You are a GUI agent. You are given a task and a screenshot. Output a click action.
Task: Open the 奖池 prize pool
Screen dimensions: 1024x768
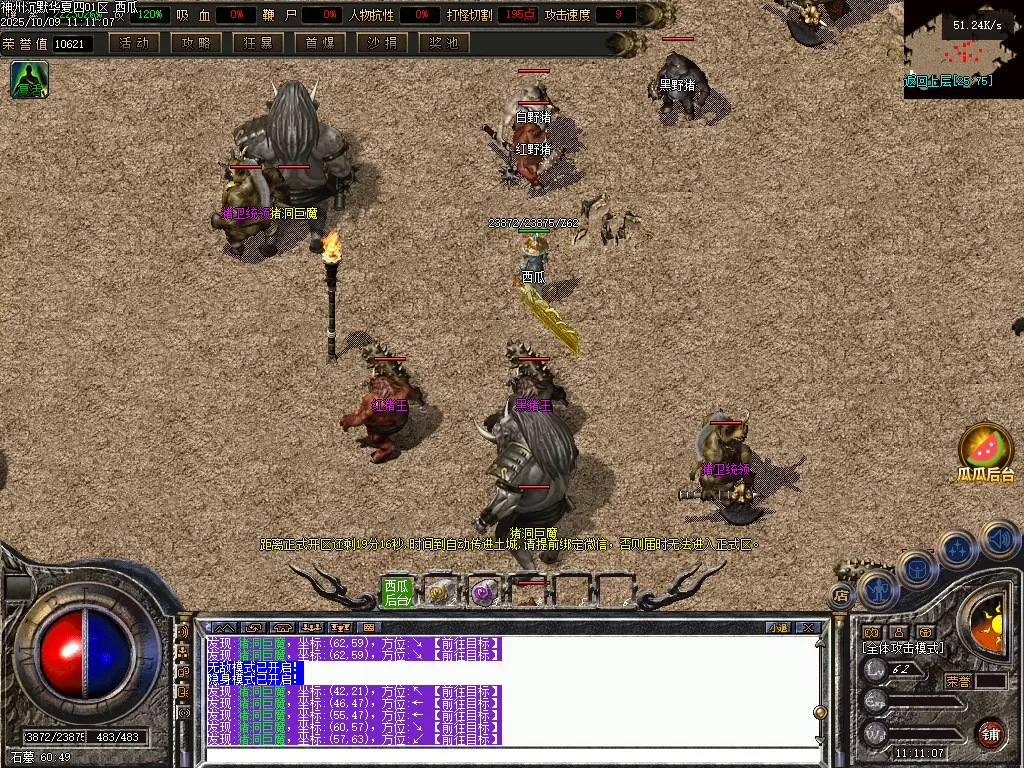444,43
